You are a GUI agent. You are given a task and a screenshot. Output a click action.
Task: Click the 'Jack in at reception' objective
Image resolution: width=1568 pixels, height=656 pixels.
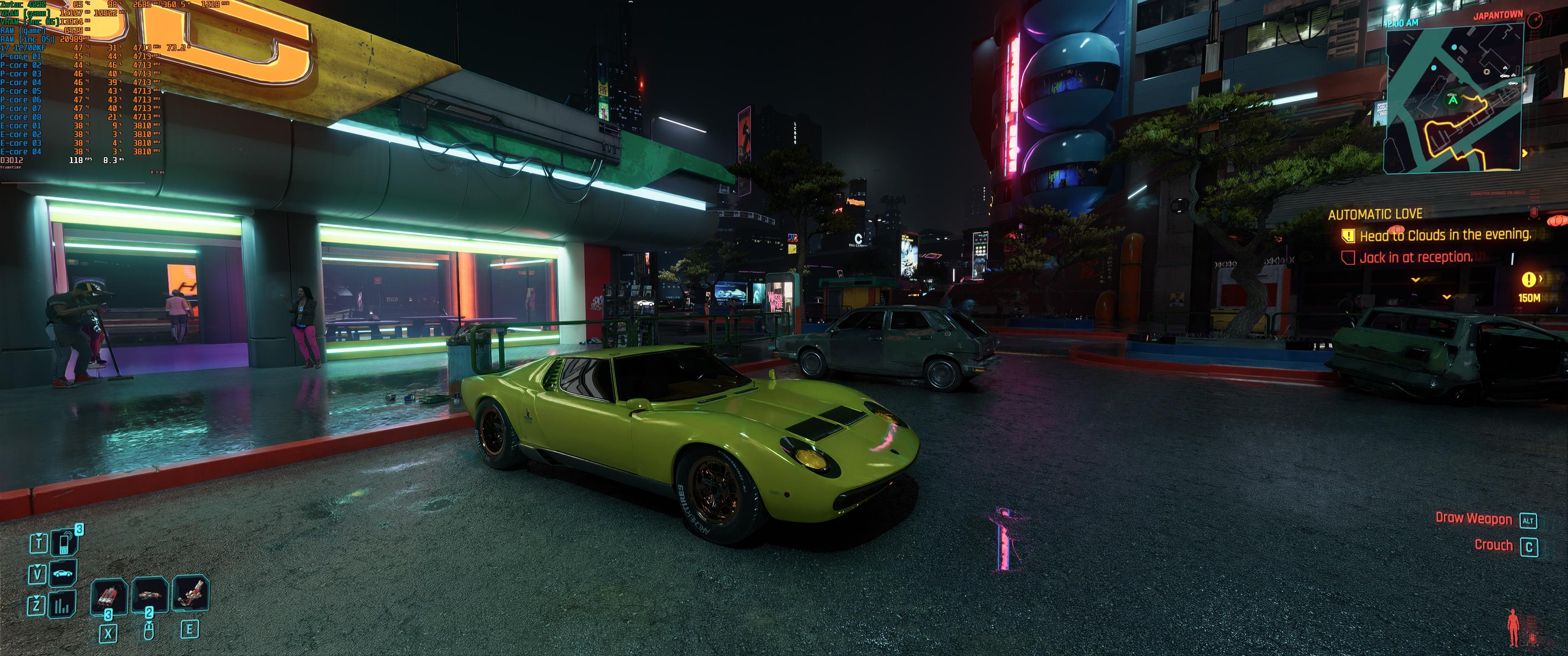click(x=1415, y=257)
